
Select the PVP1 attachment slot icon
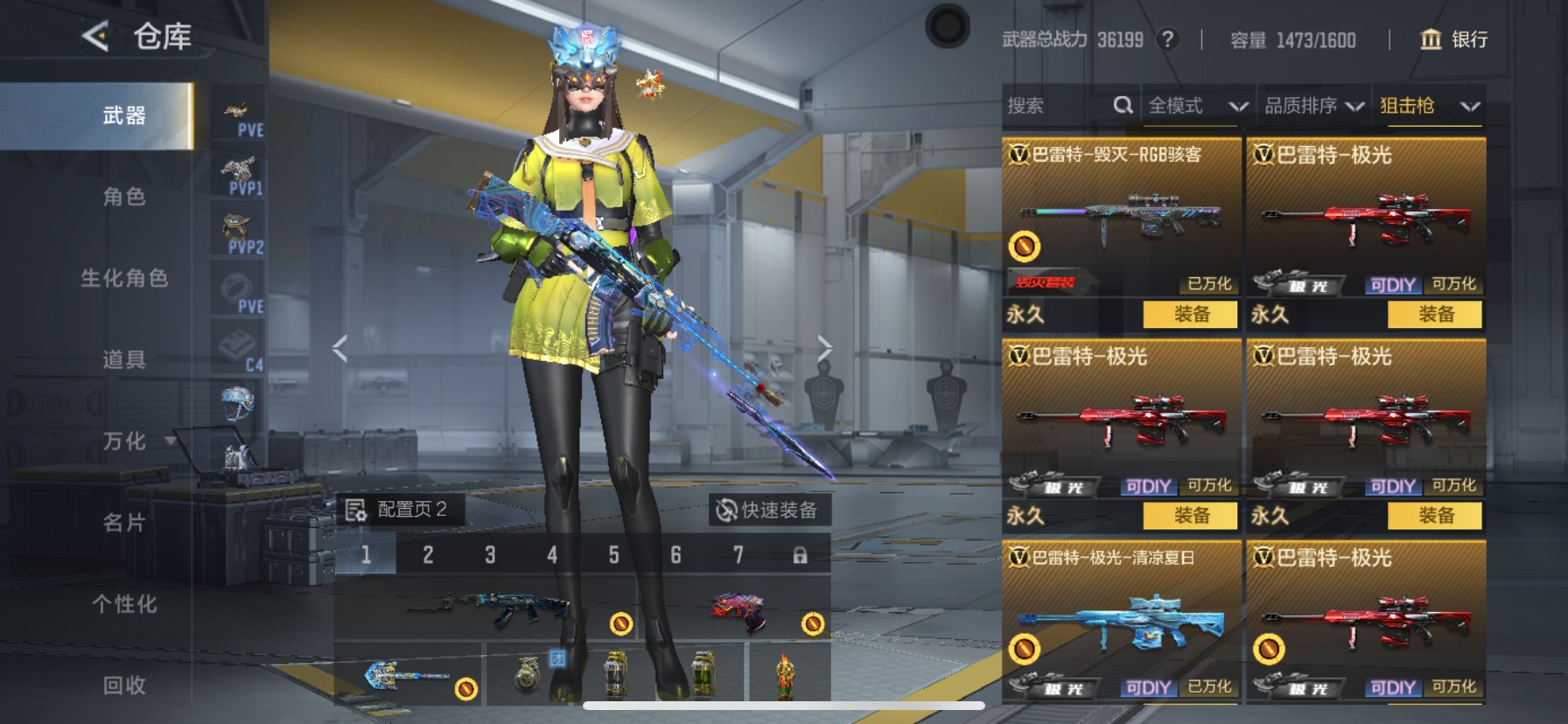(239, 171)
